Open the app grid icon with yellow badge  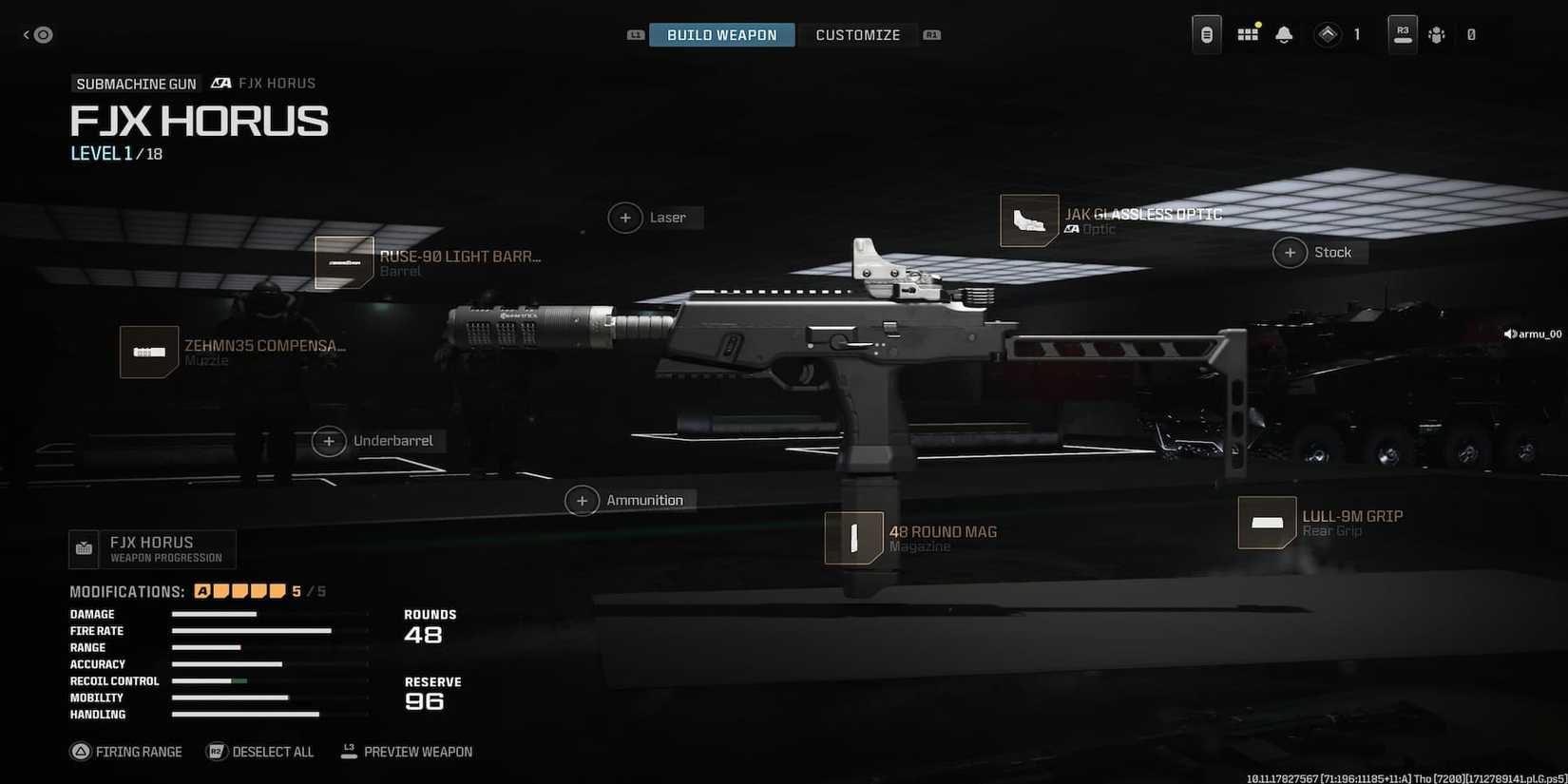(1247, 33)
